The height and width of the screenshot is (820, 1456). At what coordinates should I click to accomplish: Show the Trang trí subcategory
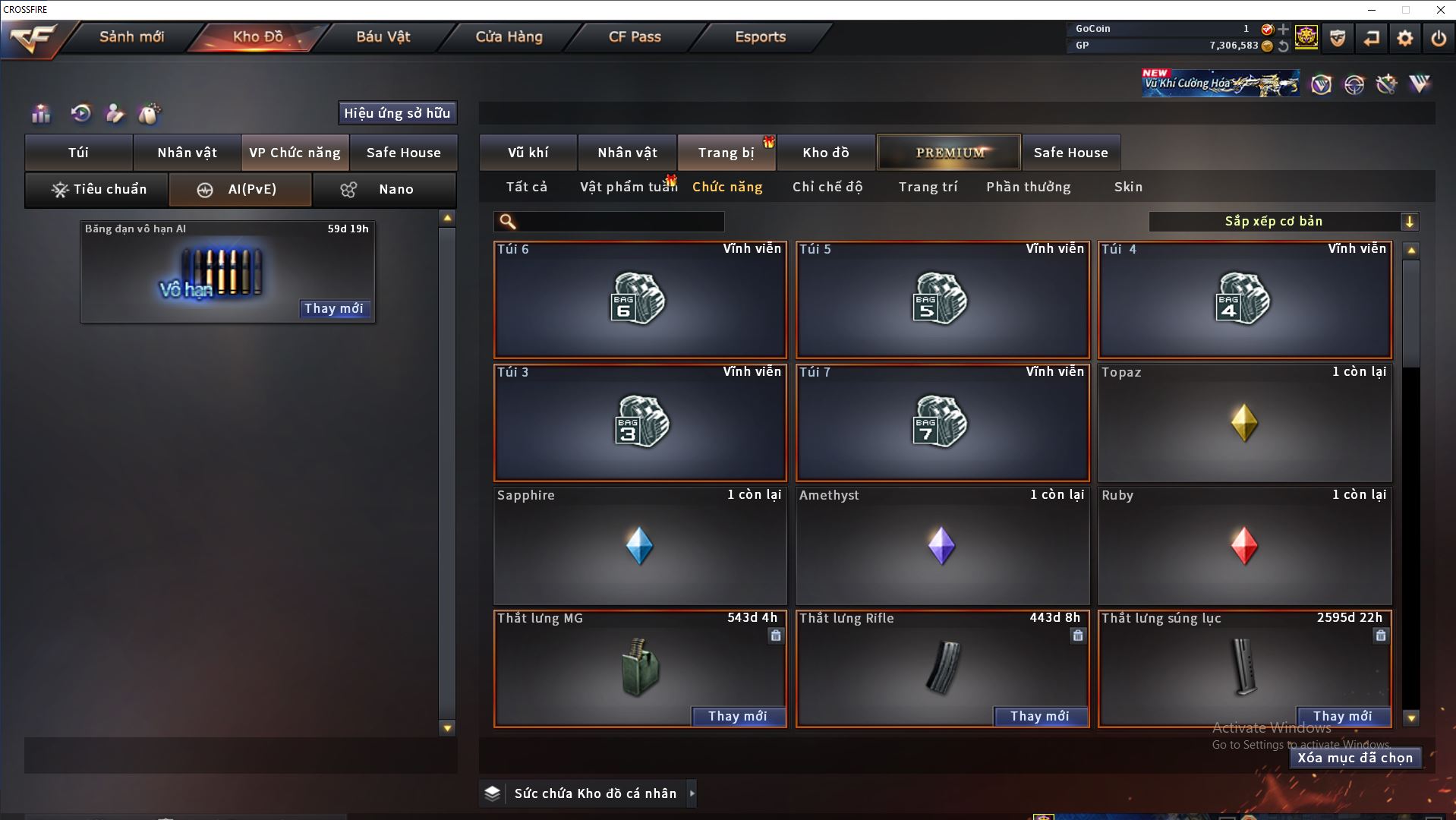pos(928,187)
